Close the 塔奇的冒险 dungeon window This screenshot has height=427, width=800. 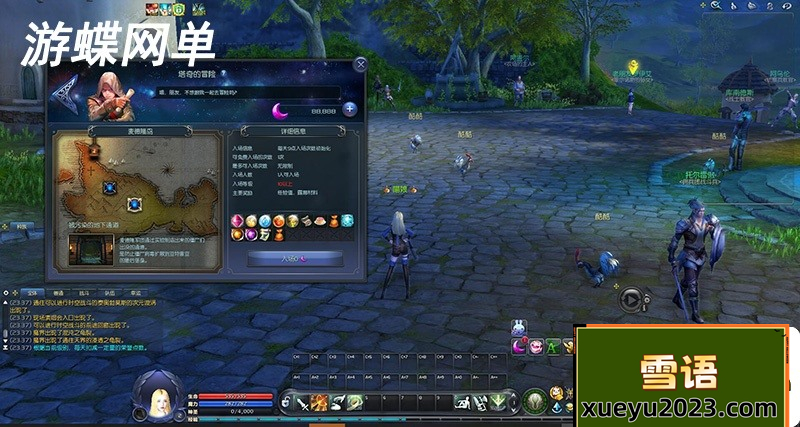(x=360, y=65)
